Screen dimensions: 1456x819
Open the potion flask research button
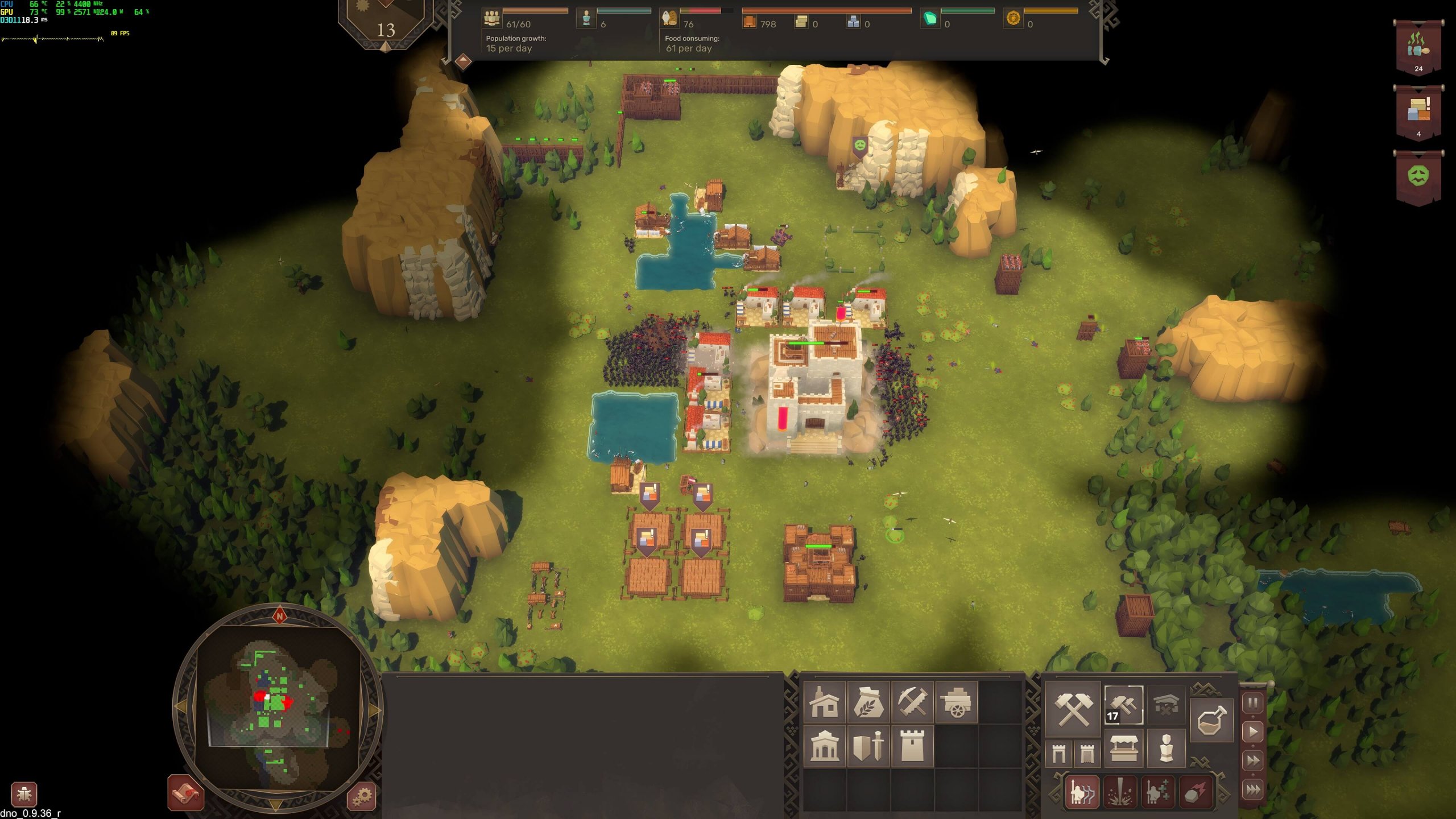[x=1211, y=719]
